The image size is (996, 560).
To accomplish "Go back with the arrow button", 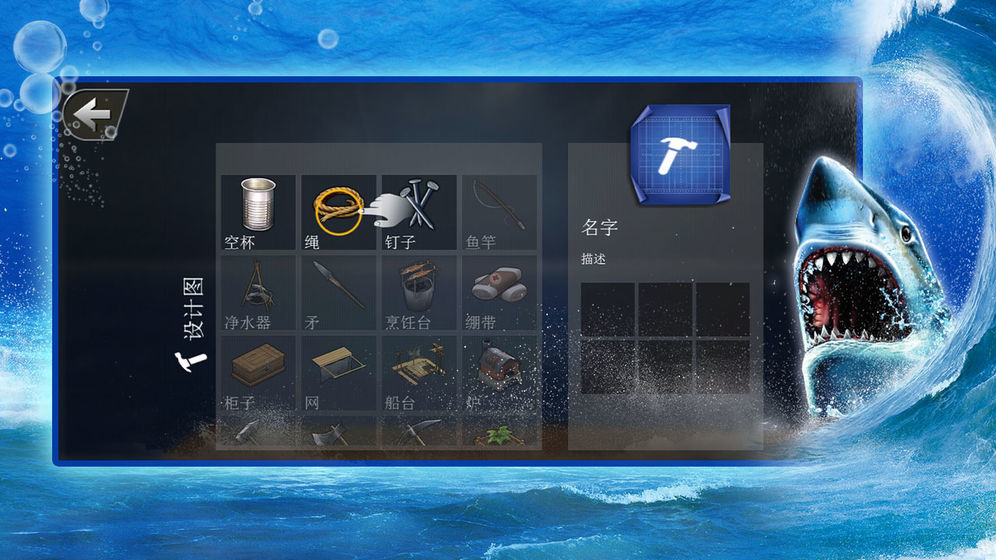I will [x=95, y=116].
